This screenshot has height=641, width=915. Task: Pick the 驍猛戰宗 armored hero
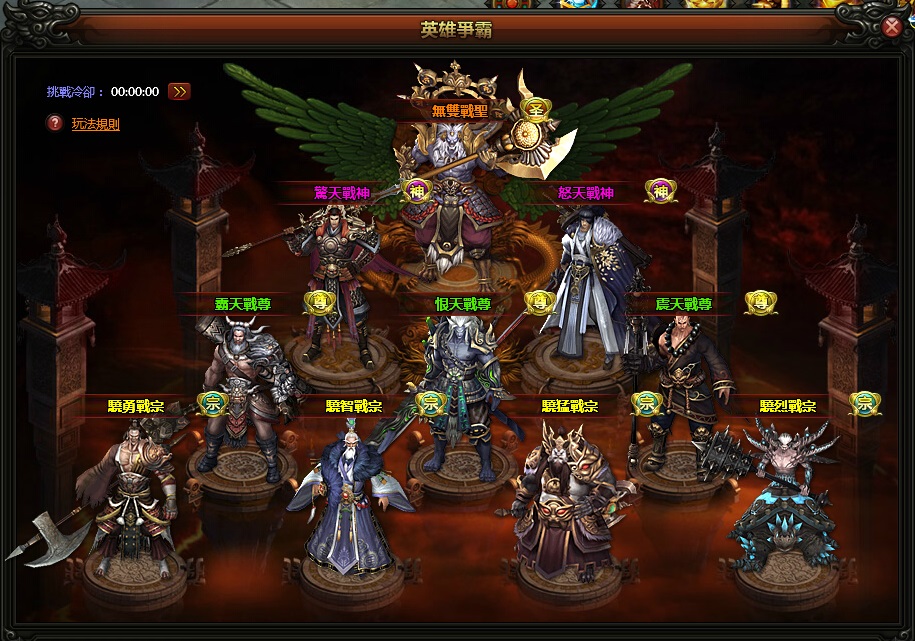(562, 500)
